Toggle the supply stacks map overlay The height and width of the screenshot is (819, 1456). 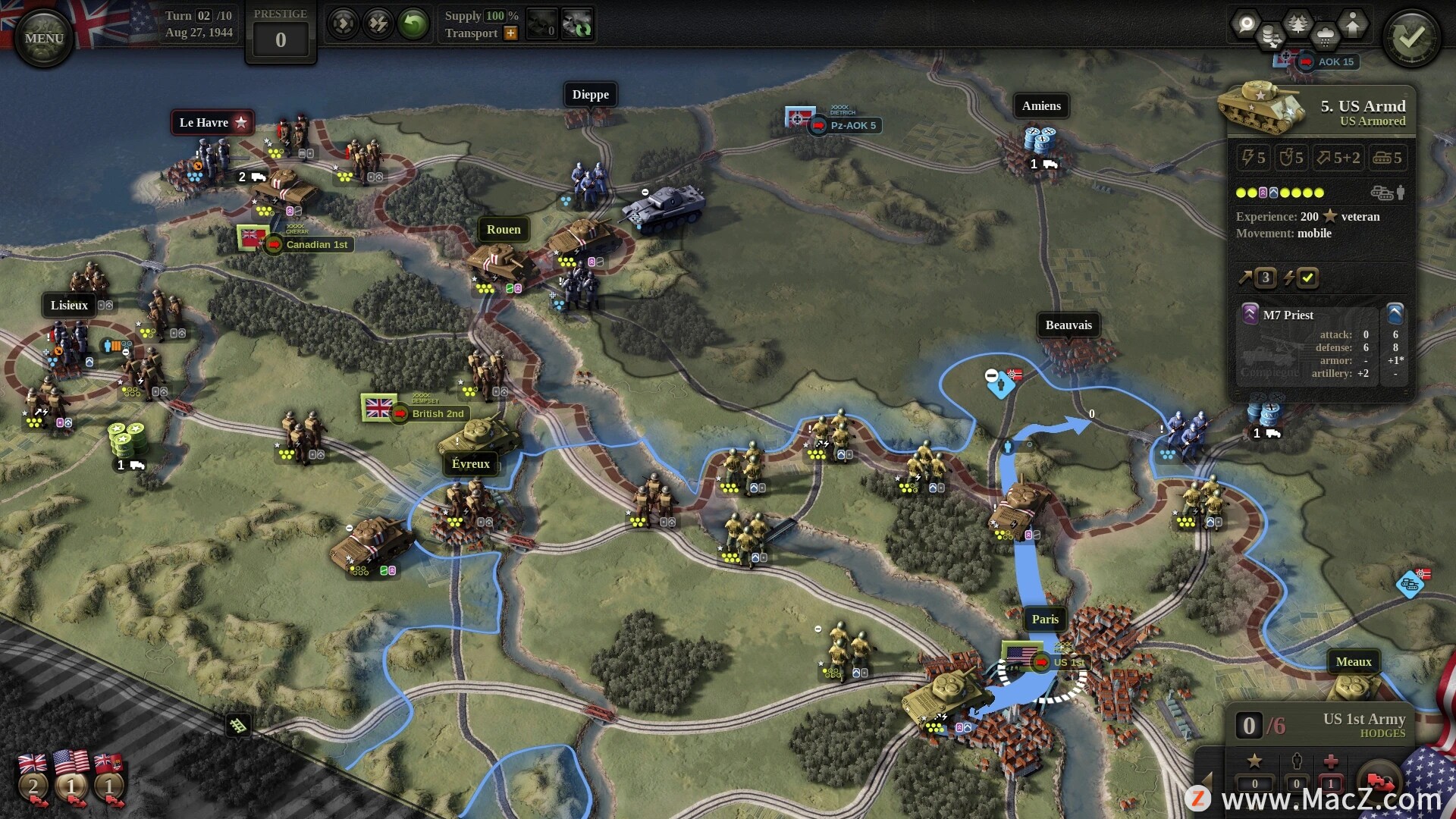point(1272,36)
